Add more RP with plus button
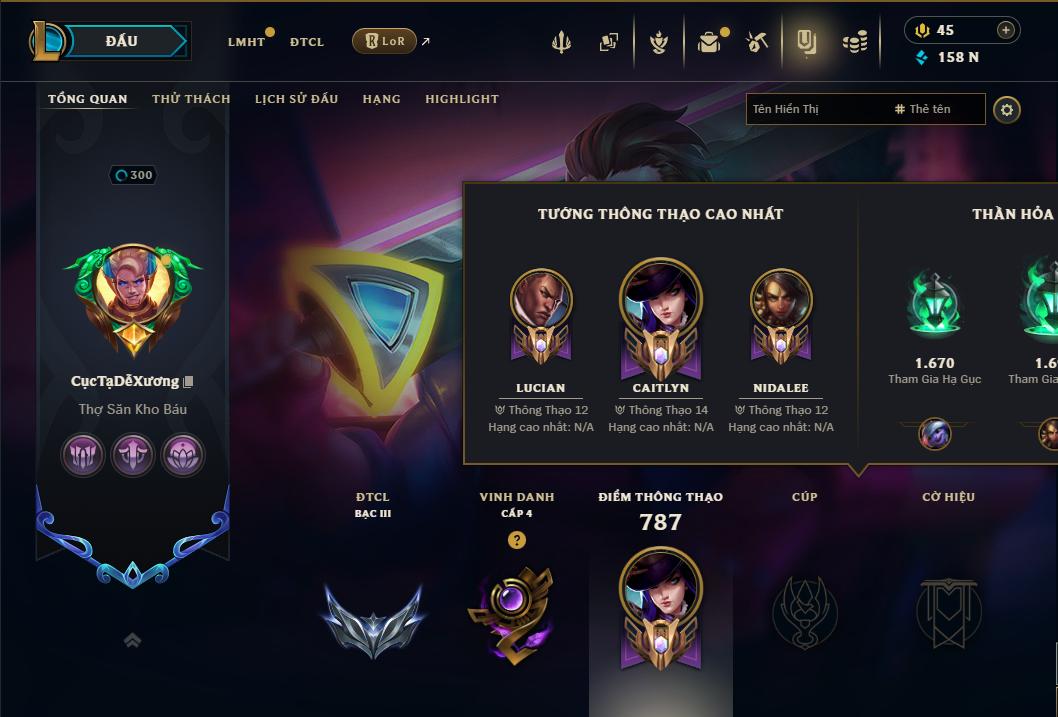The image size is (1058, 717). [1006, 30]
